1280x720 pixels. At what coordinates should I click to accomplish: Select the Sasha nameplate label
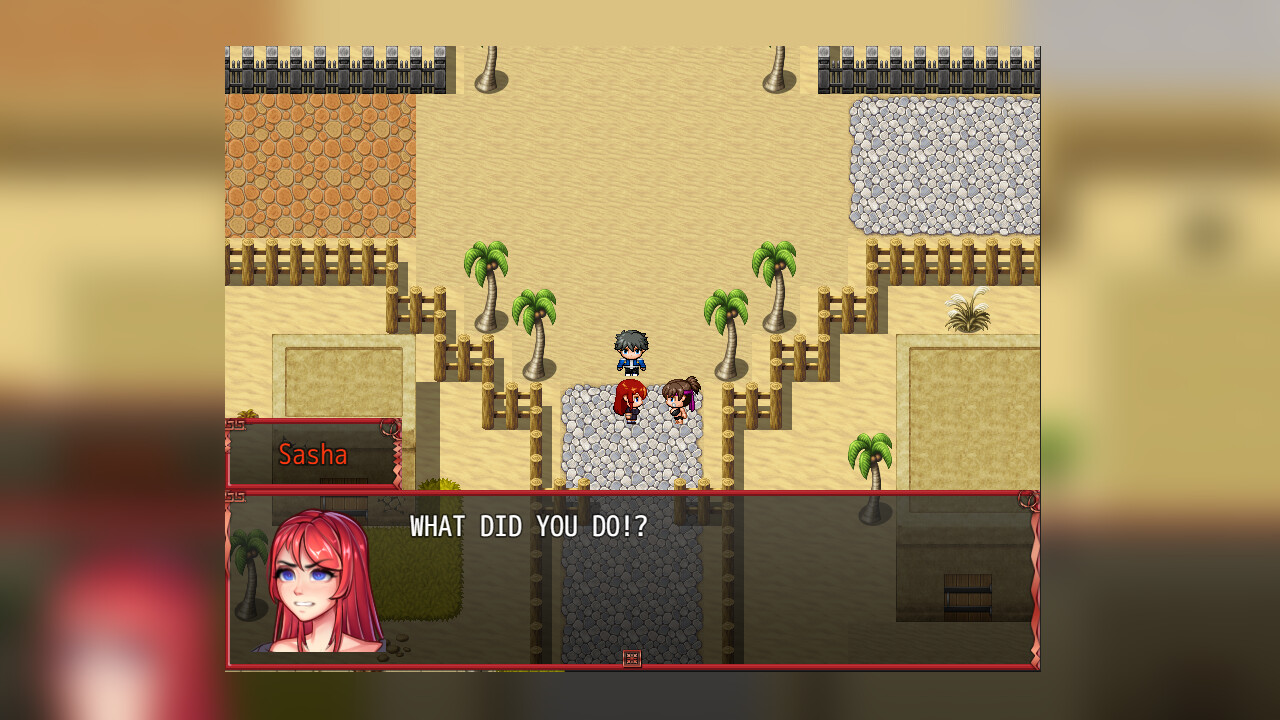(312, 455)
